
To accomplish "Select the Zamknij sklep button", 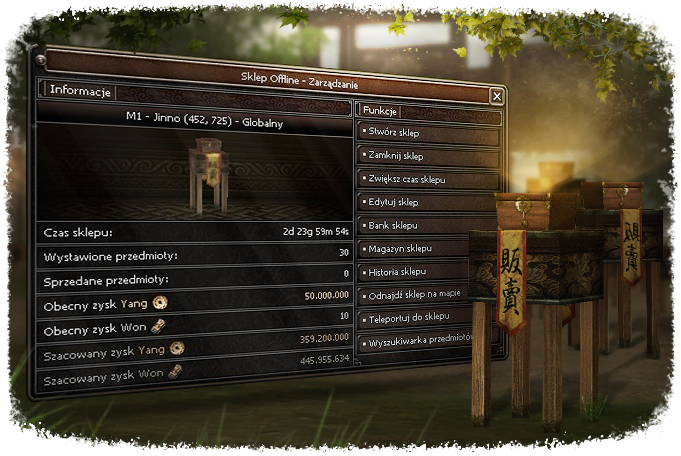I will coord(428,156).
